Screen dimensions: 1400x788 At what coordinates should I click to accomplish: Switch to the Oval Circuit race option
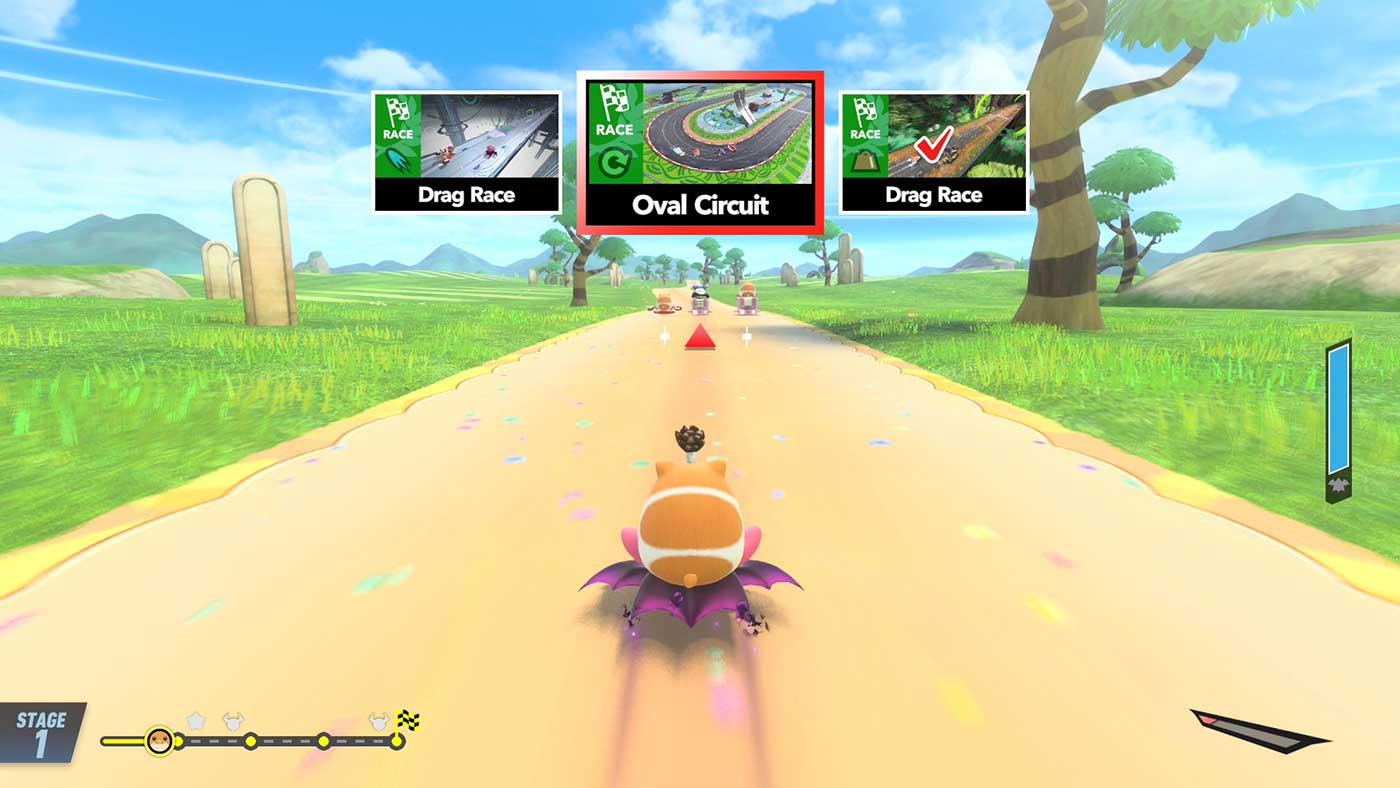coord(700,150)
